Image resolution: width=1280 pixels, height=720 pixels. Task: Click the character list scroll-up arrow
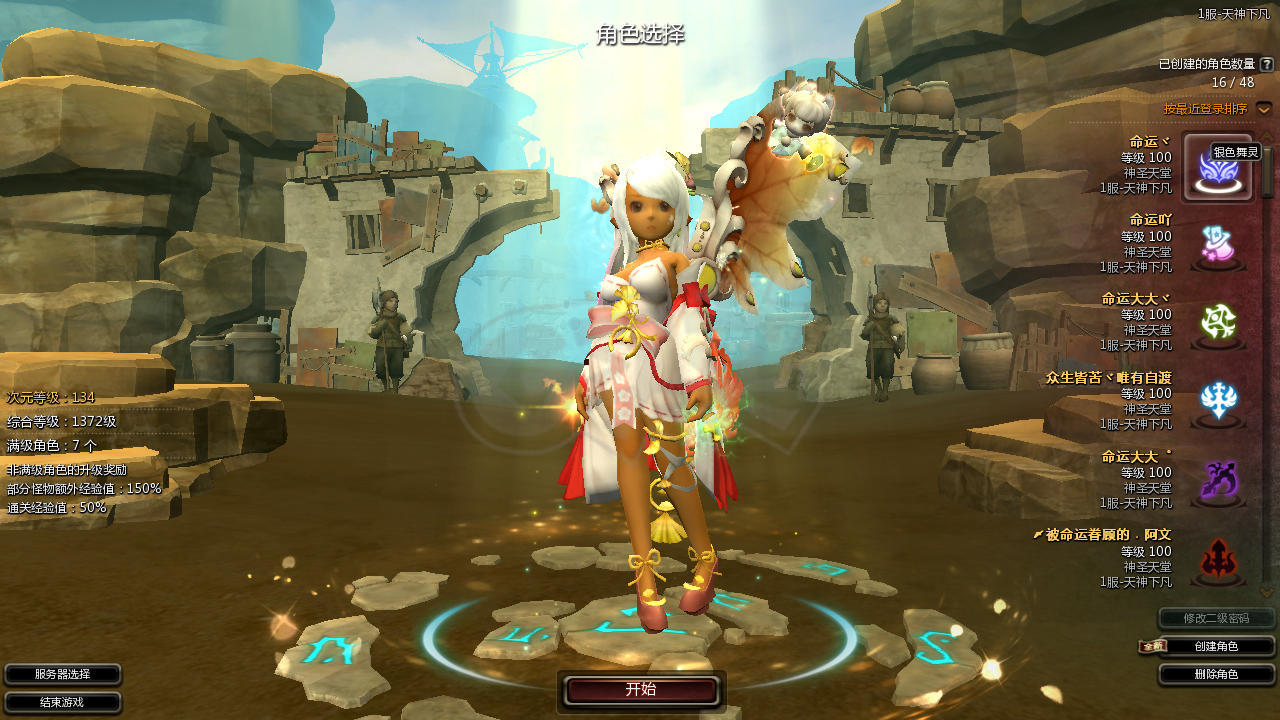tap(1267, 136)
